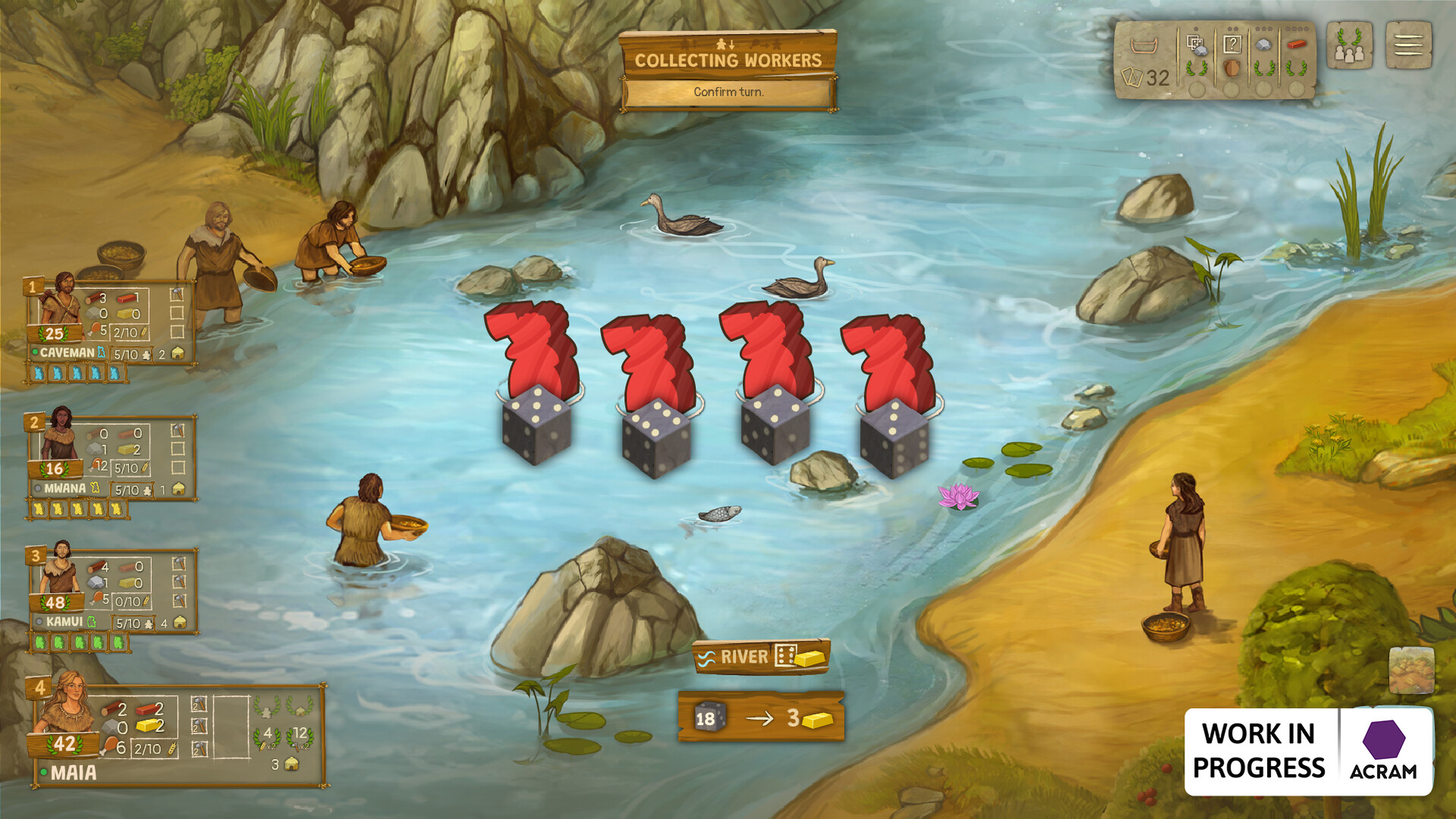Click the stone resource icon on the civilization board
The width and height of the screenshot is (1456, 819).
[1265, 45]
